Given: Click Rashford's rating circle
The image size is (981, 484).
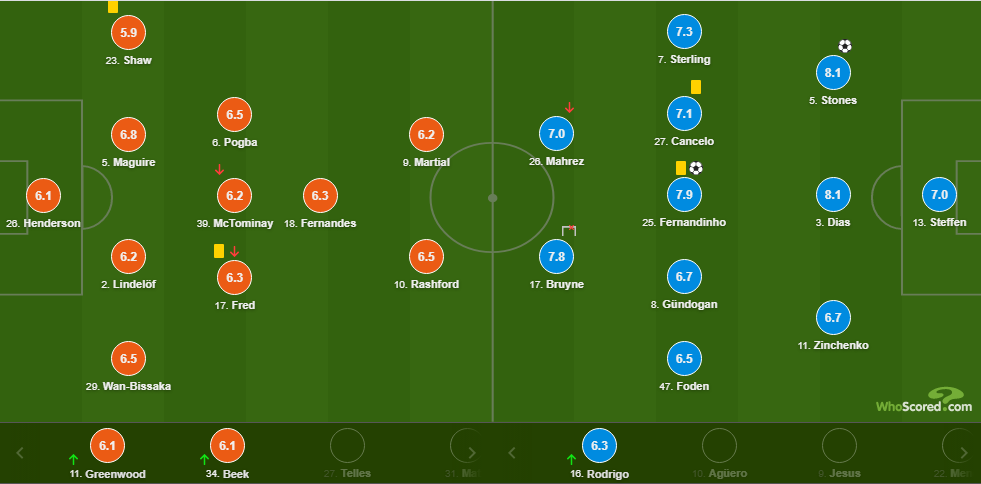Looking at the screenshot, I should click(x=426, y=256).
